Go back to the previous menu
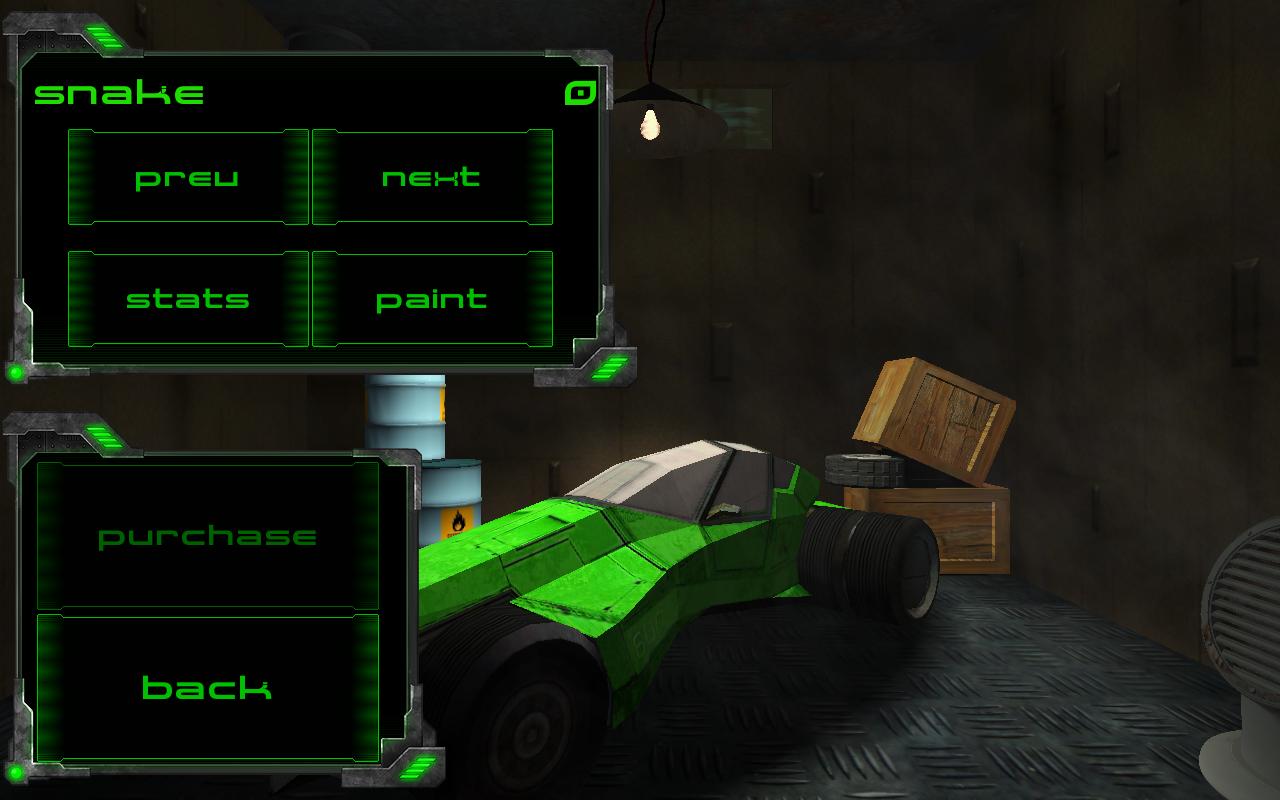The width and height of the screenshot is (1280, 800). point(208,688)
